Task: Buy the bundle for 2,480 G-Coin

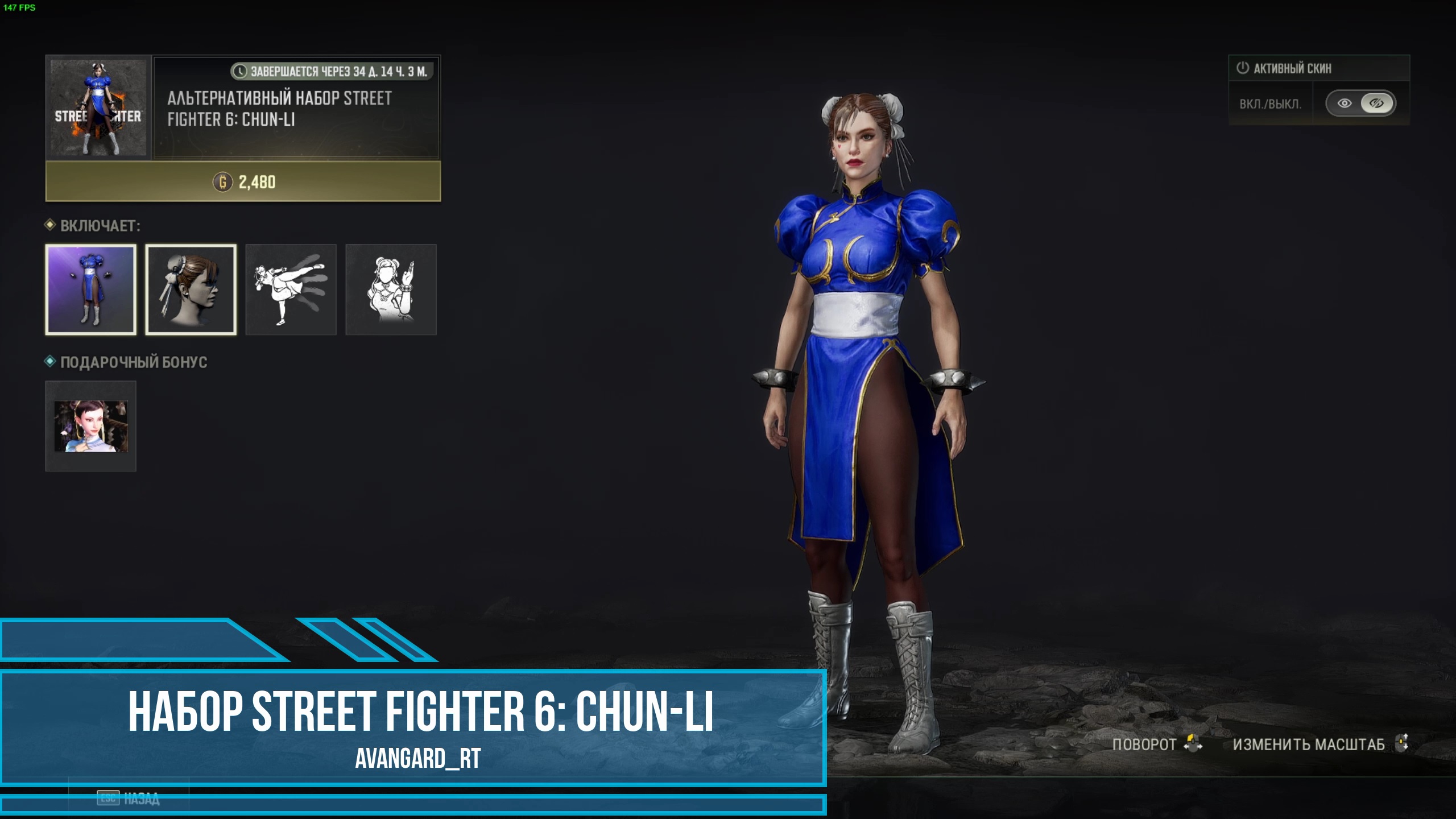Action: coord(243,182)
